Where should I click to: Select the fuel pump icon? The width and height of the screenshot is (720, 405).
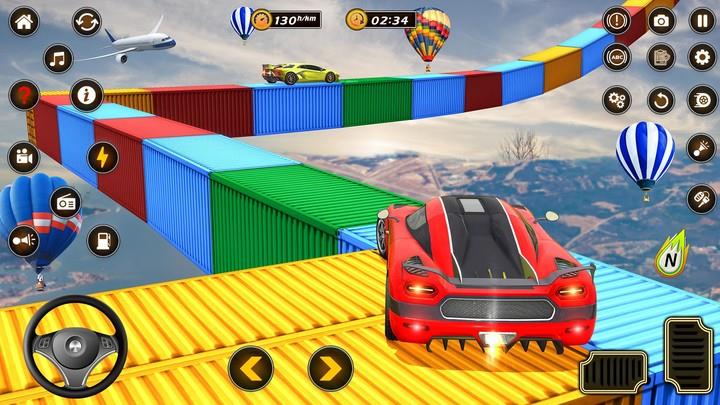pos(102,240)
